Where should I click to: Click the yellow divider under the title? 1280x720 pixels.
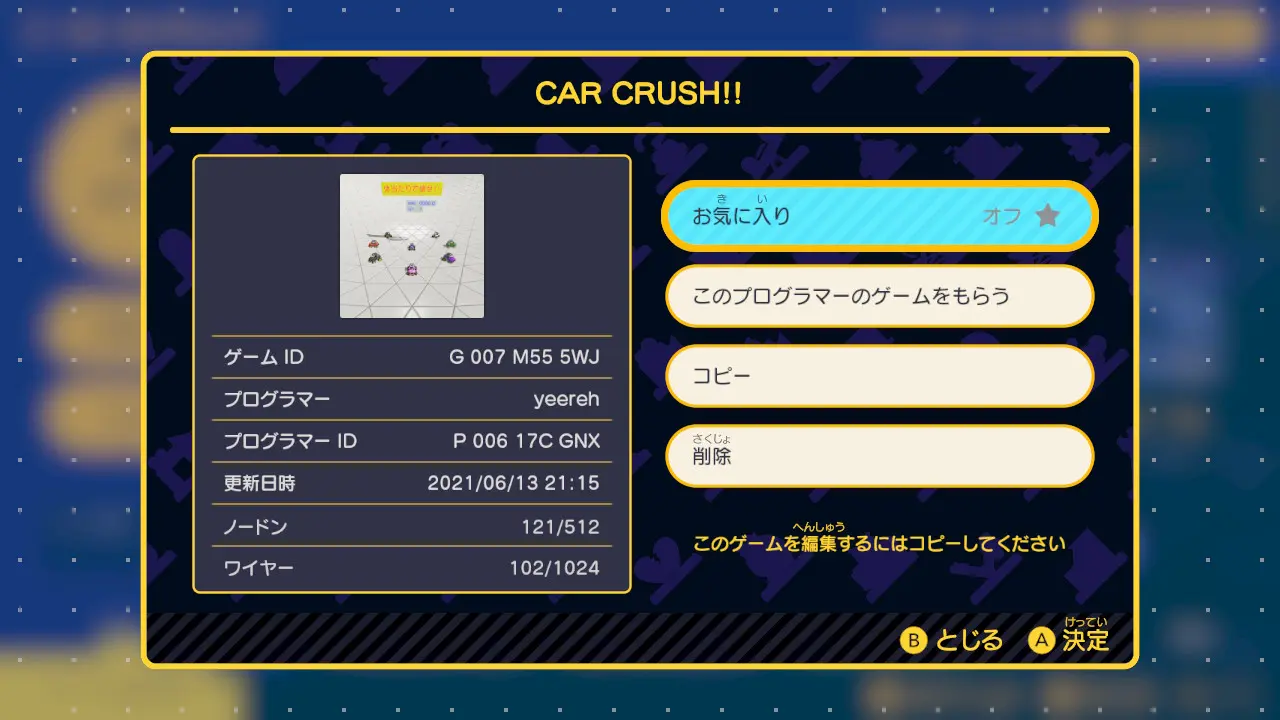pos(639,129)
